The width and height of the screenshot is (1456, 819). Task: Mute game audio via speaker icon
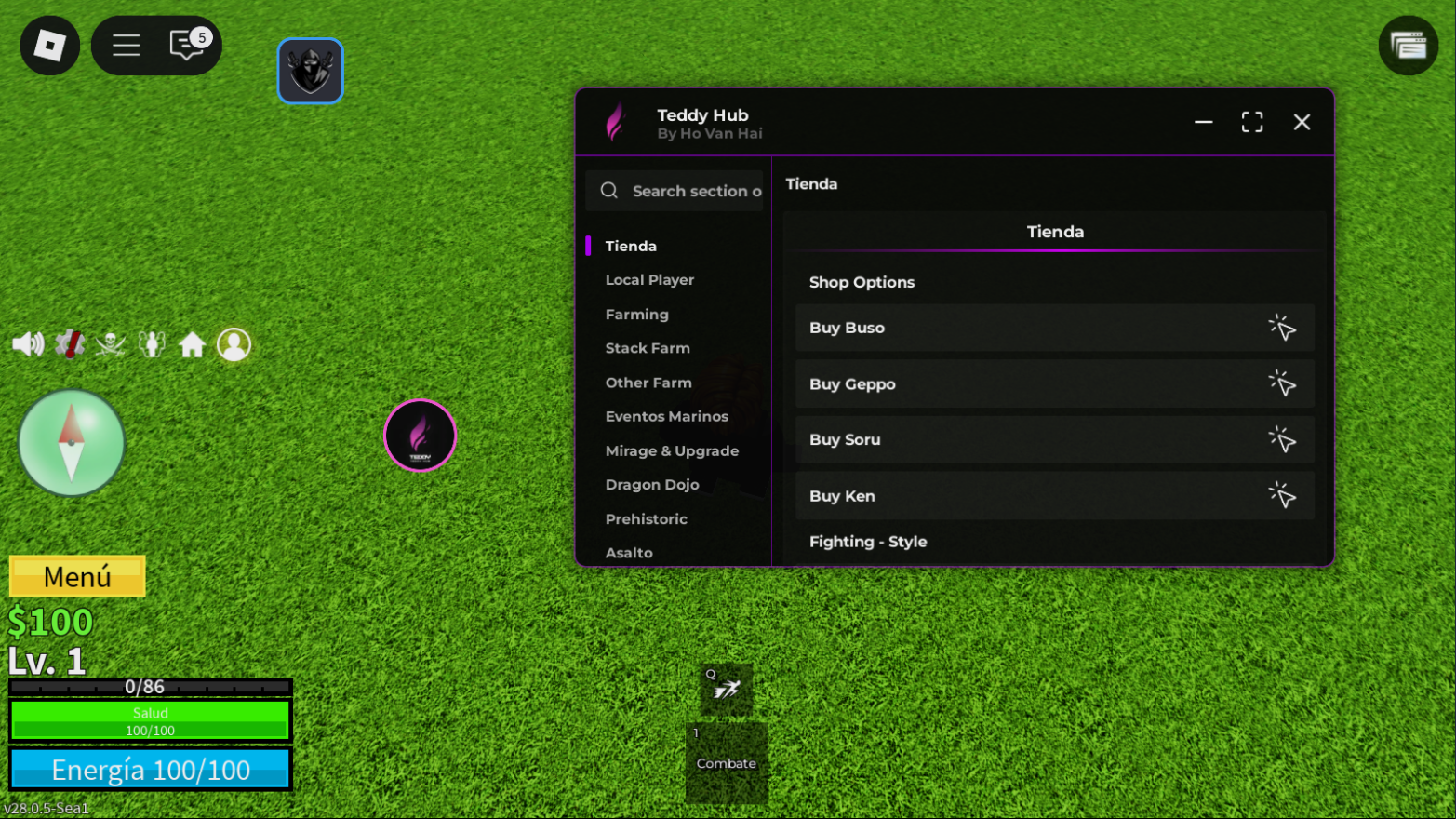tap(27, 343)
